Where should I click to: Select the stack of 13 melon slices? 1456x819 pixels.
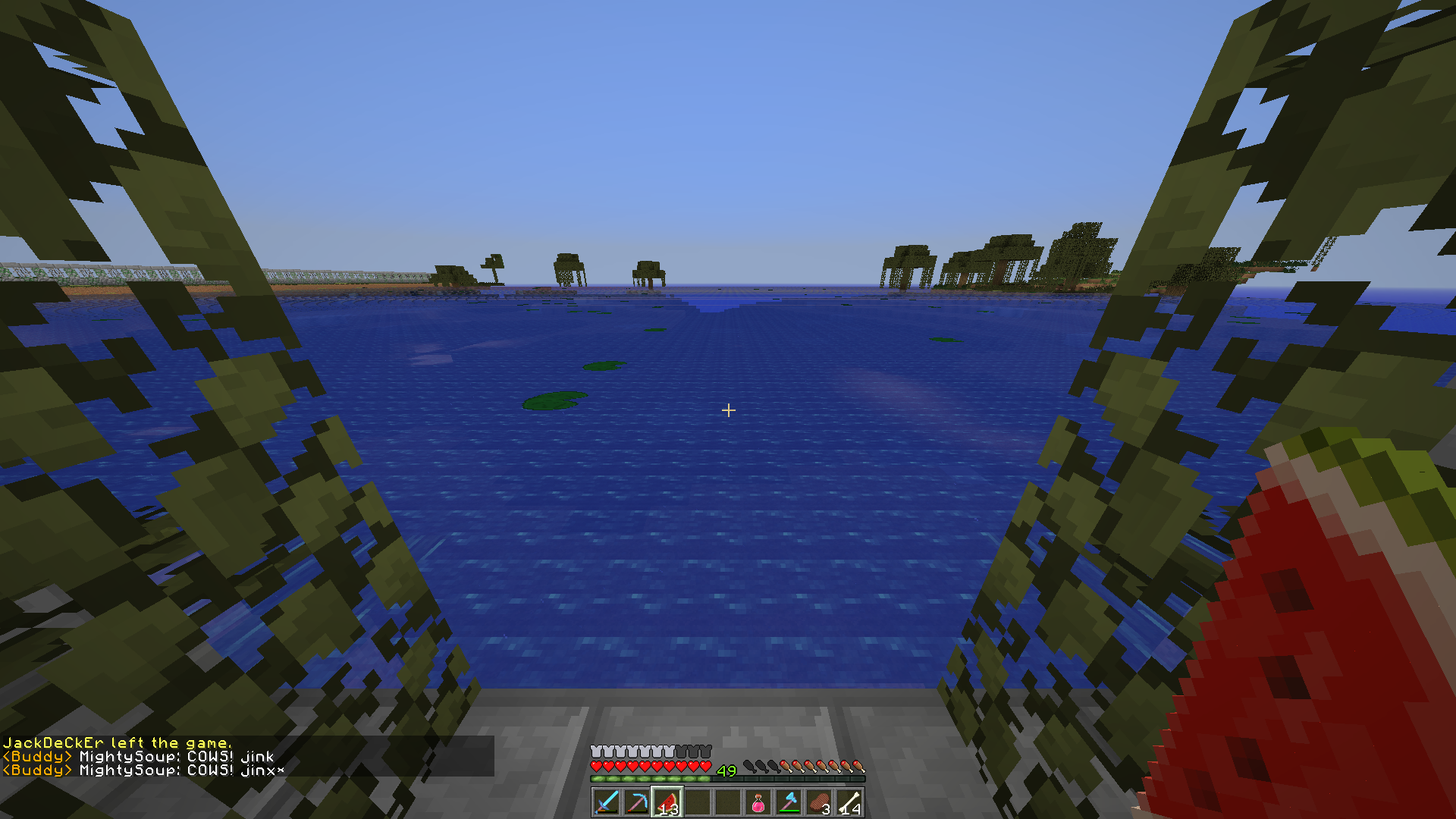tap(669, 803)
